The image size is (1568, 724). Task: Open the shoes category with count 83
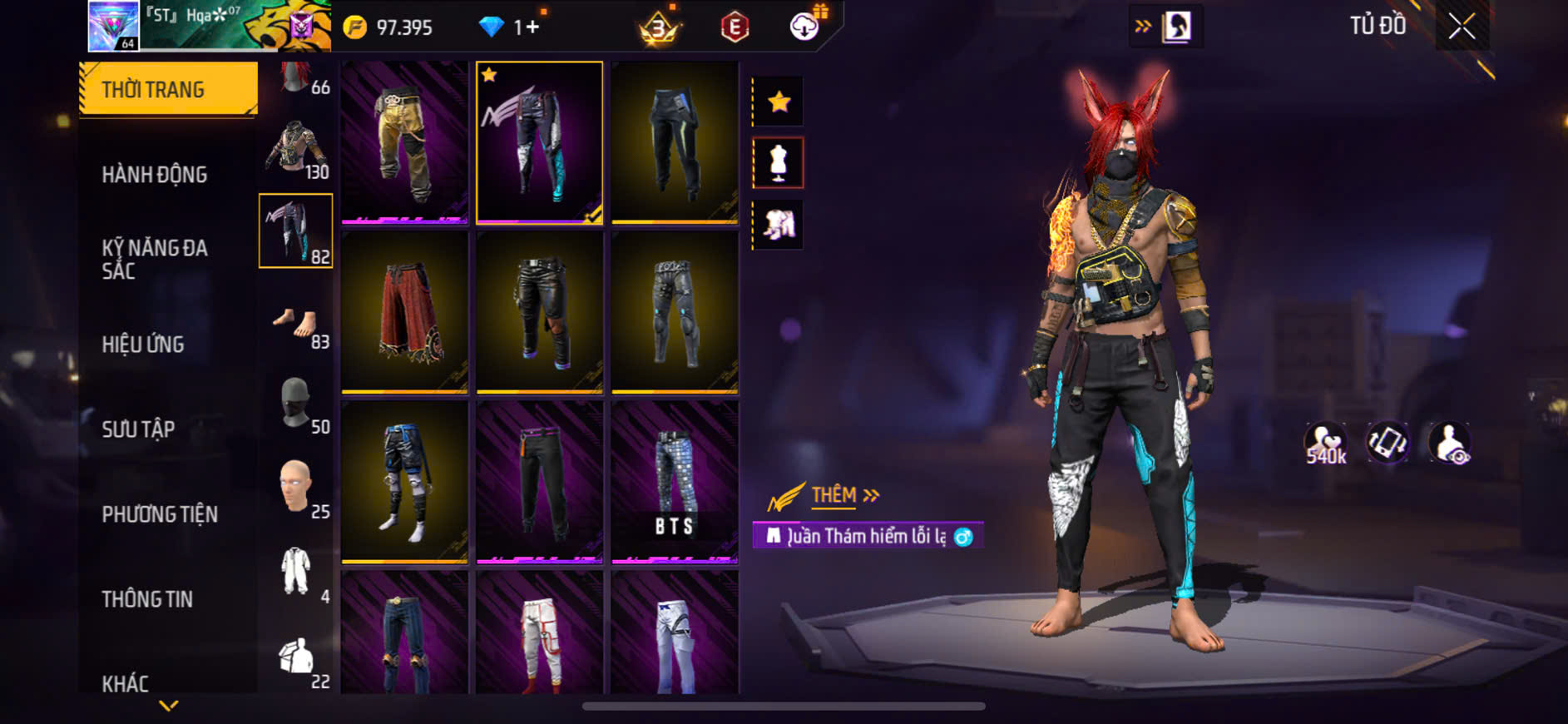[x=296, y=325]
